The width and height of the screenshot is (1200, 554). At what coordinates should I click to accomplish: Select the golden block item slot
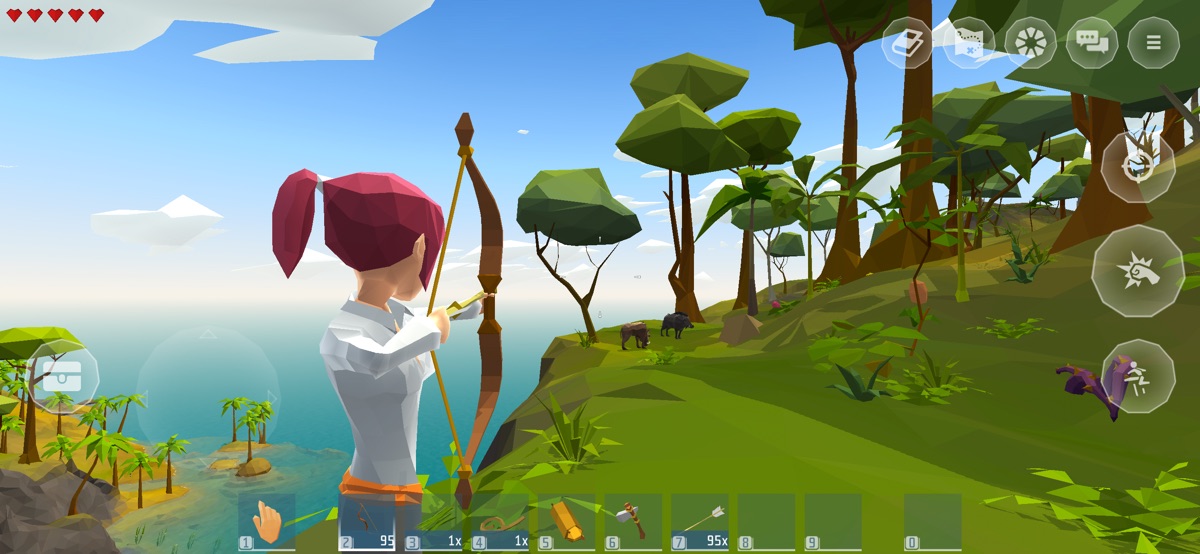567,522
